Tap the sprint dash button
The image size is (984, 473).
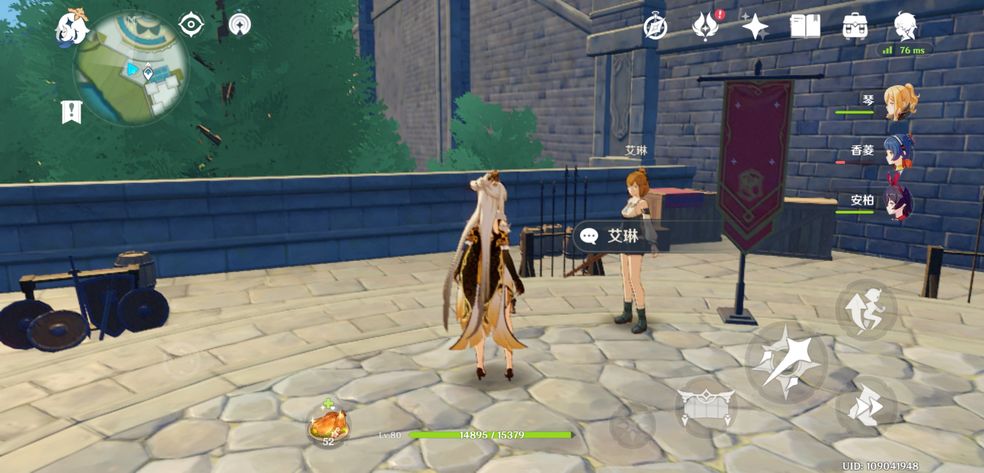point(865,406)
